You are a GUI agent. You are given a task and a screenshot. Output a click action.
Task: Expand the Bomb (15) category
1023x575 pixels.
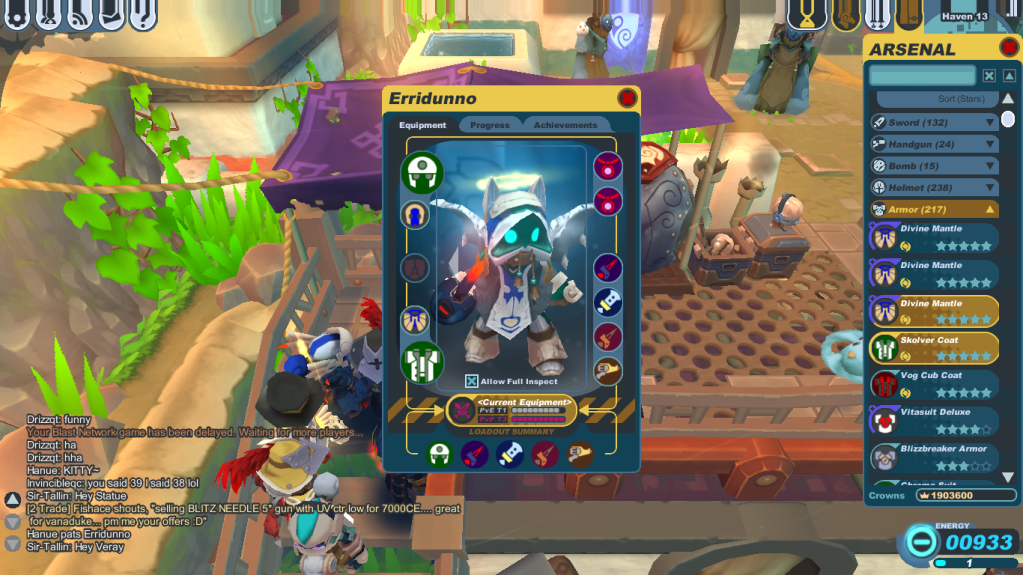pos(934,166)
